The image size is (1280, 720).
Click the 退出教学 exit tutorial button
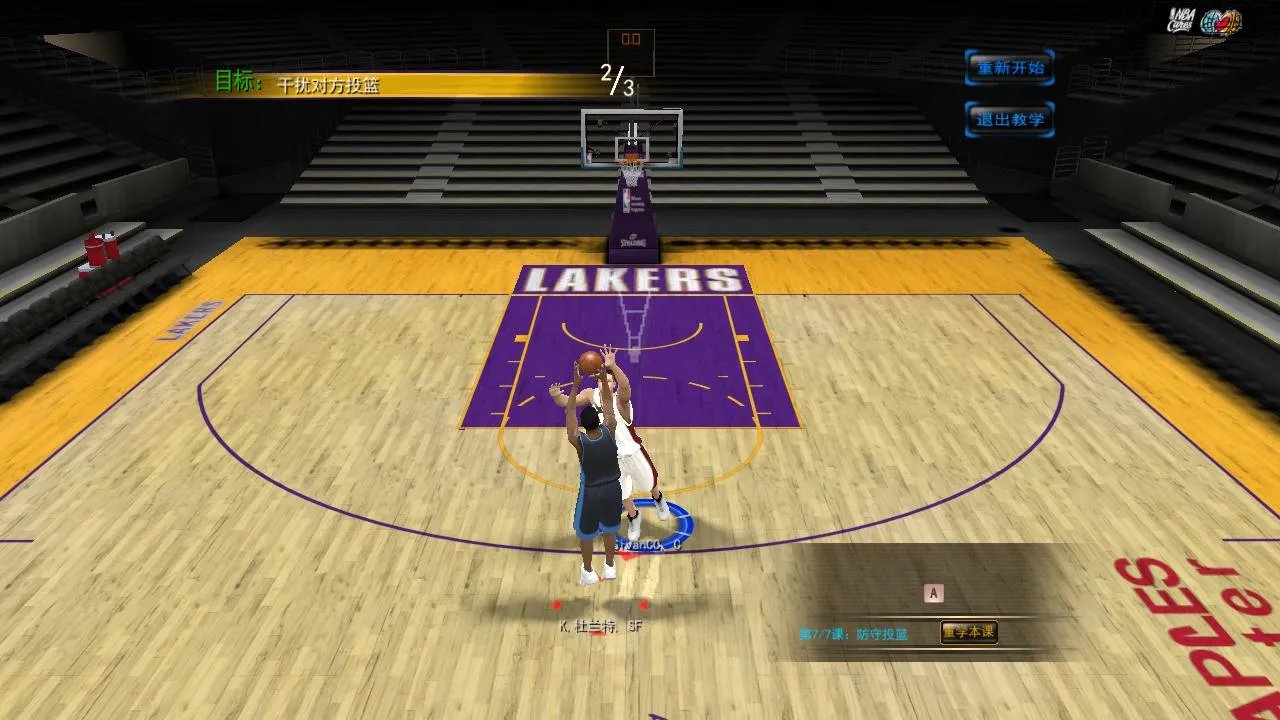(x=1009, y=118)
